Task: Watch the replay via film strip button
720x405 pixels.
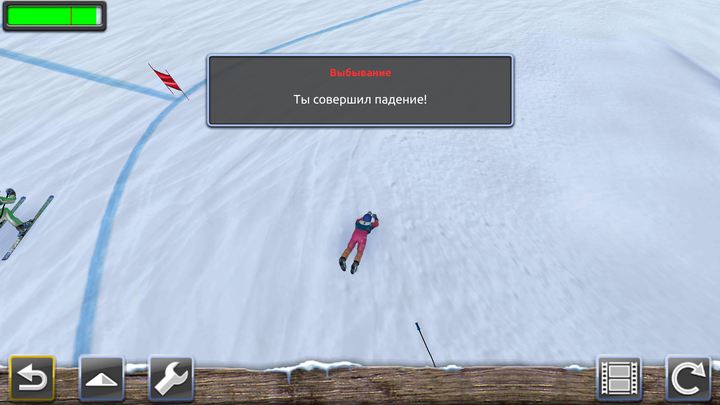Action: [x=619, y=379]
